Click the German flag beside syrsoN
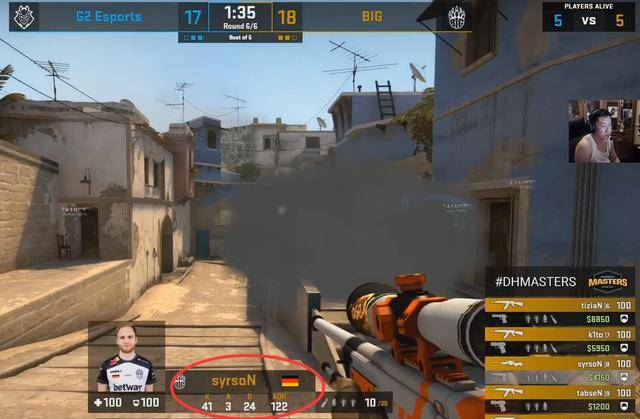640x419 pixels. coord(290,381)
